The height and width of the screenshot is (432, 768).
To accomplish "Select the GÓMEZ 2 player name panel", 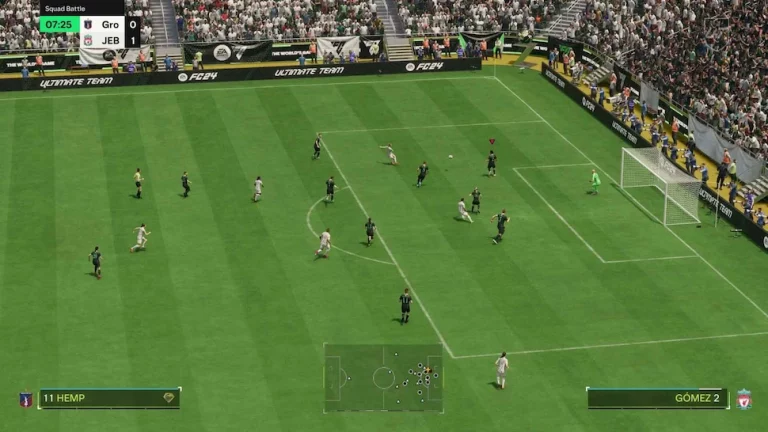I will coord(657,398).
